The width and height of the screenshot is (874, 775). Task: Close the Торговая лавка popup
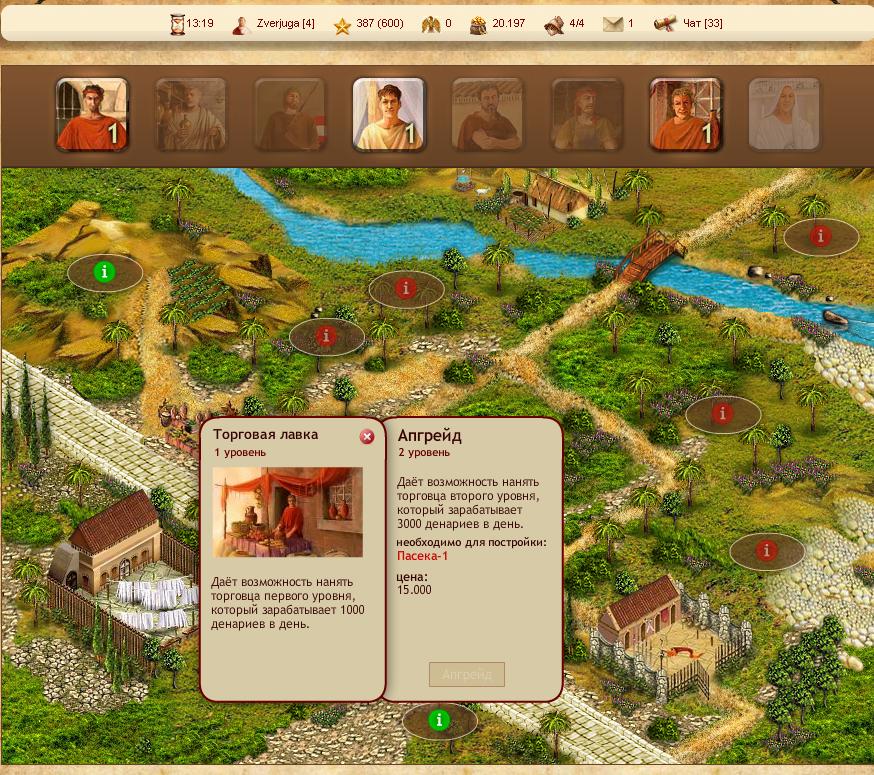click(x=367, y=437)
